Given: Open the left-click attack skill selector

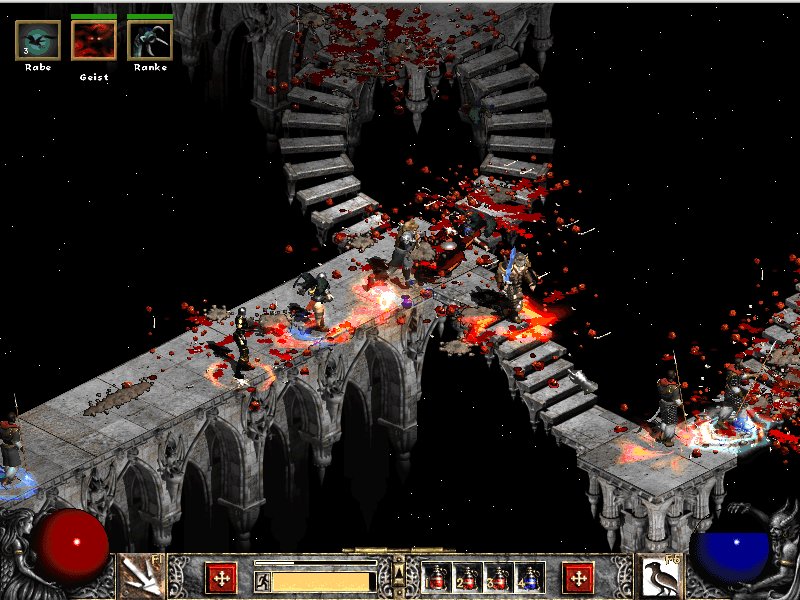Looking at the screenshot, I should 141,576.
